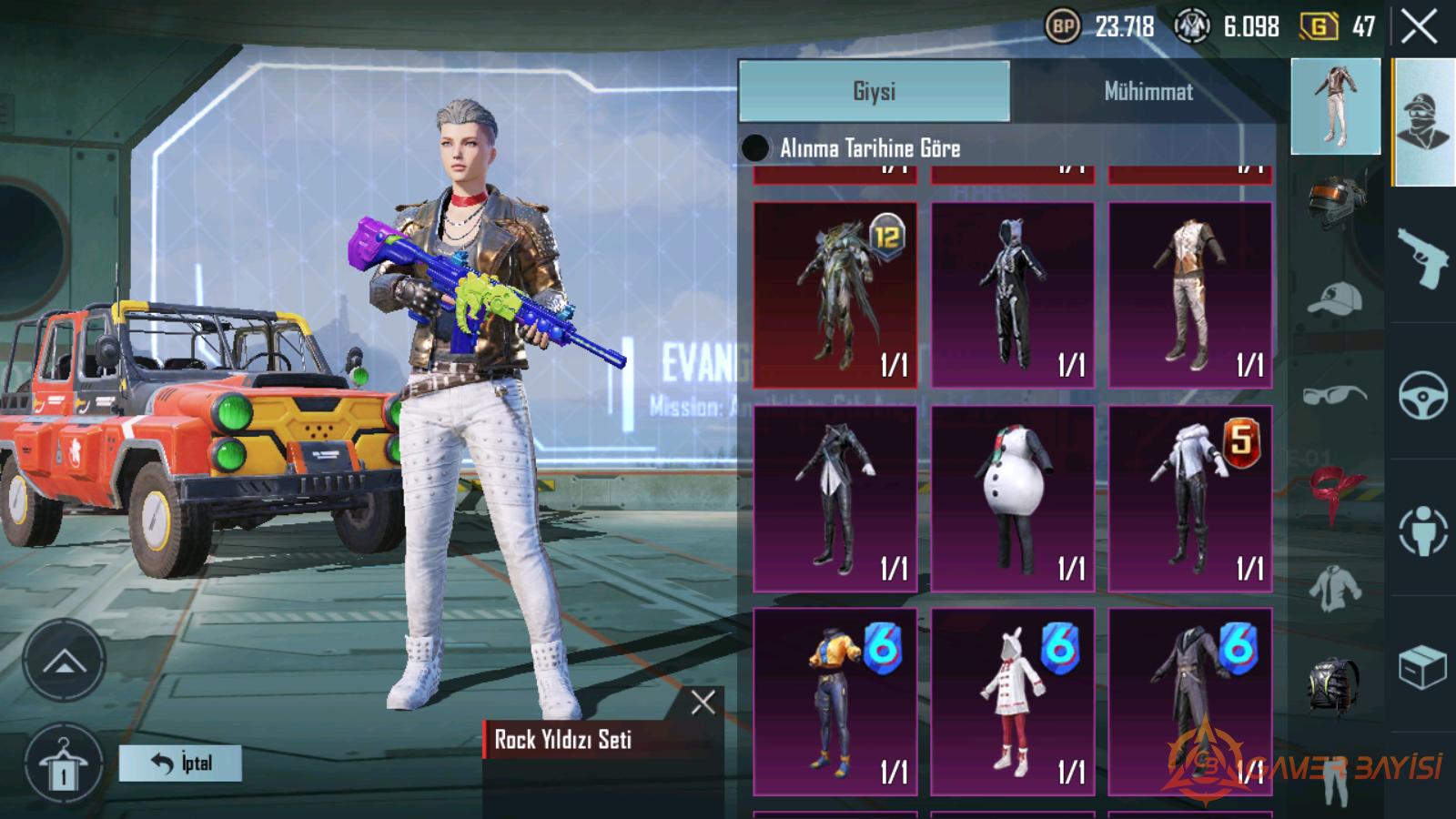
Task: Toggle the Alınma Tarihine Göre sort option
Action: 755,148
